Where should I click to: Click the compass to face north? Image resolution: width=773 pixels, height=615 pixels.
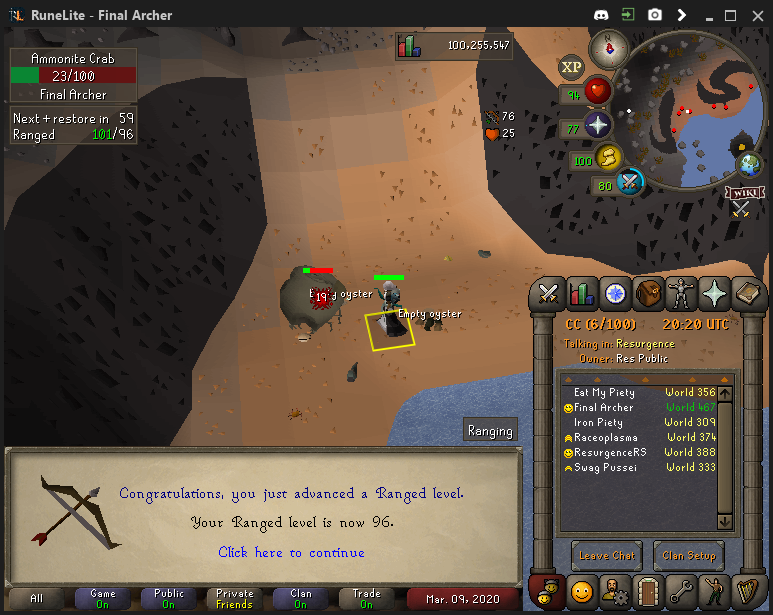608,48
